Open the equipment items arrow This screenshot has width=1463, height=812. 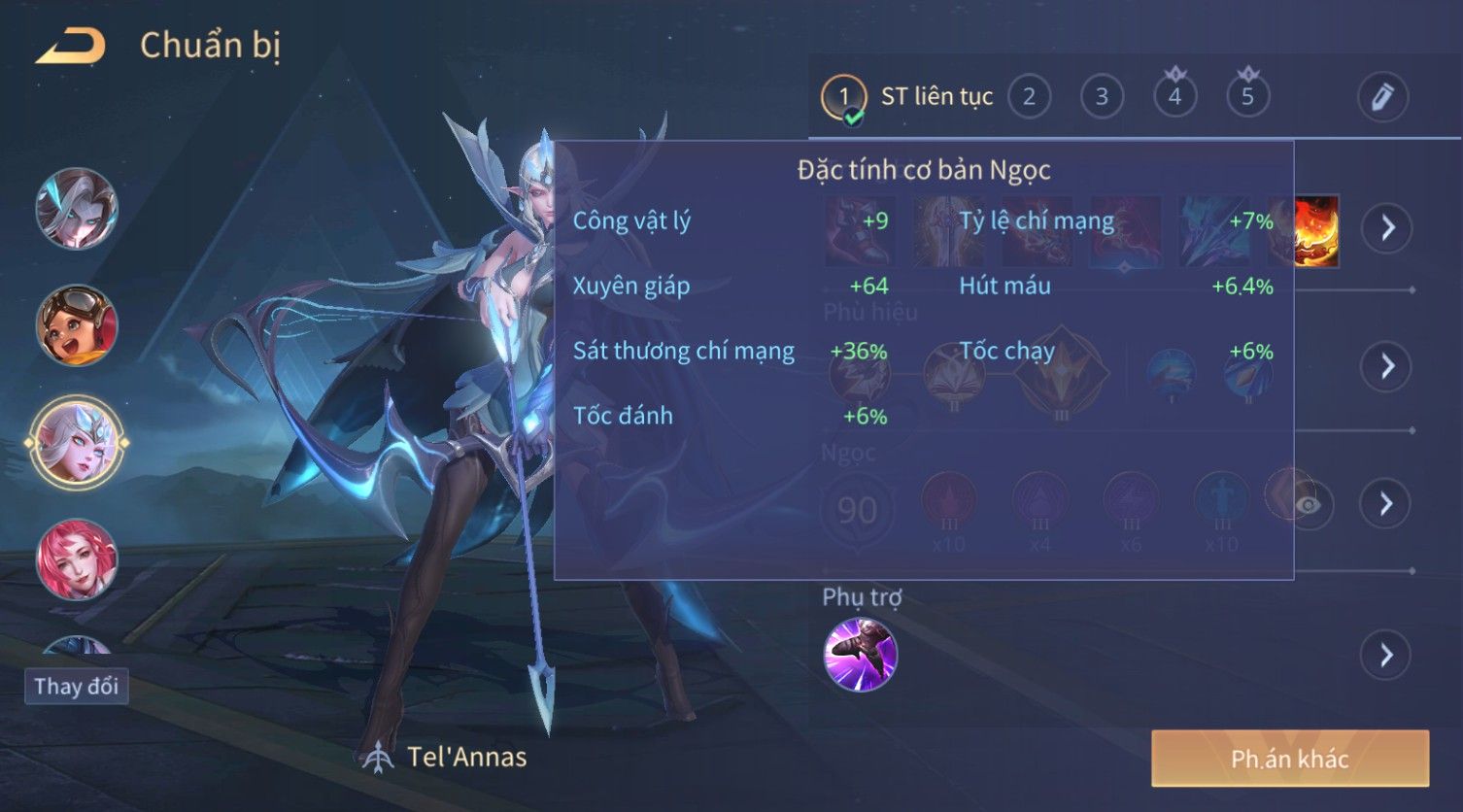pos(1386,228)
